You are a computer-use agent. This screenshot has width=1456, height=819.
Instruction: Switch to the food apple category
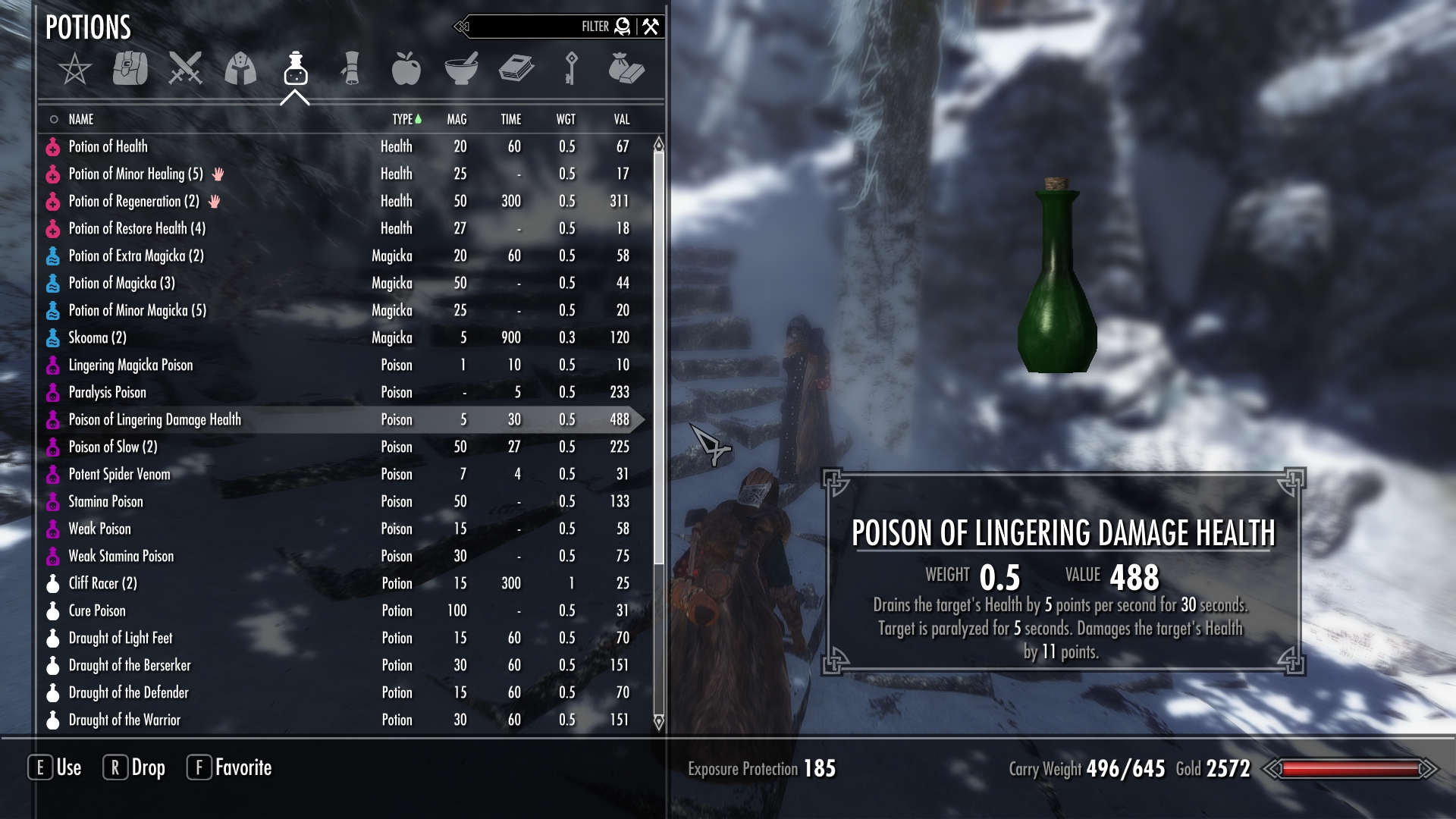coord(406,68)
